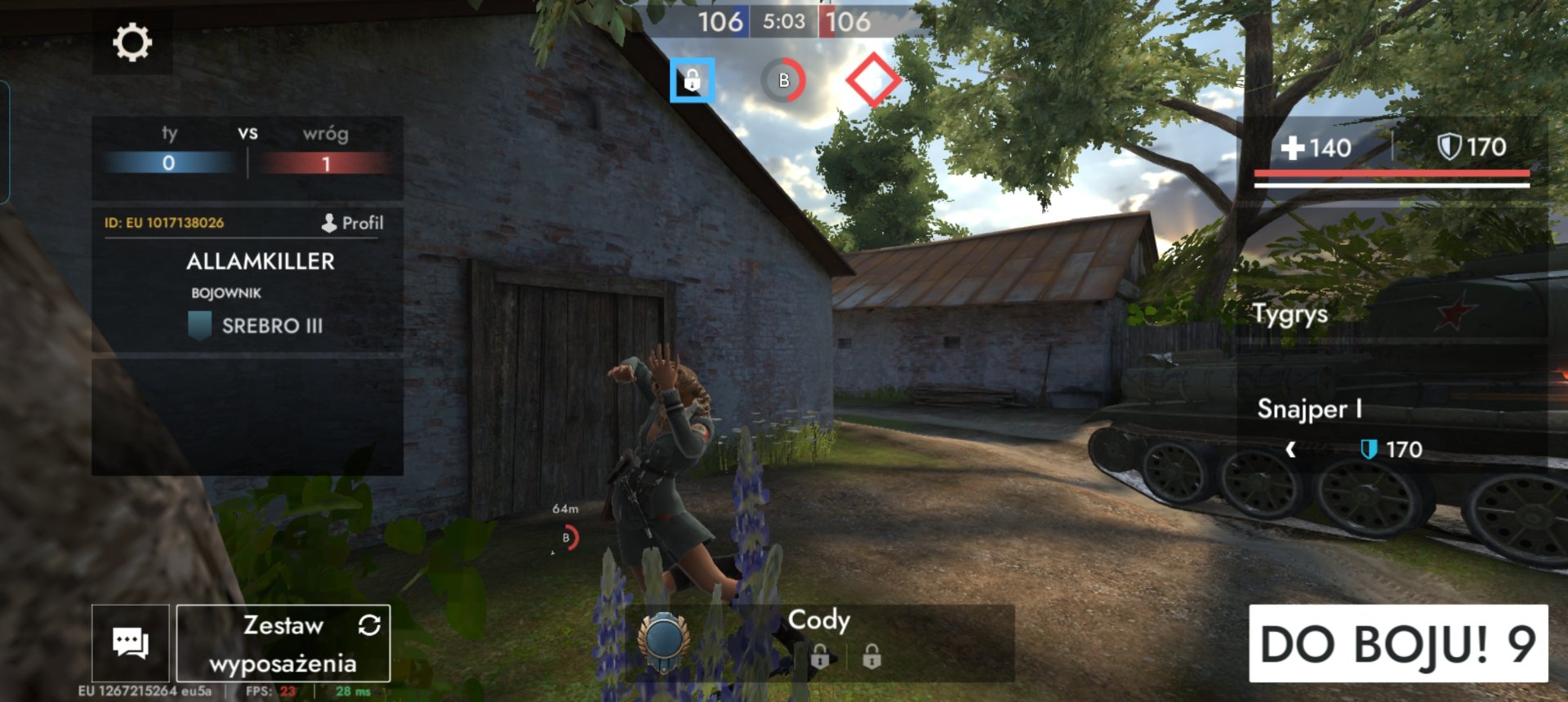The image size is (1568, 702).
Task: Open the chat speech-bubble button
Action: coord(131,643)
